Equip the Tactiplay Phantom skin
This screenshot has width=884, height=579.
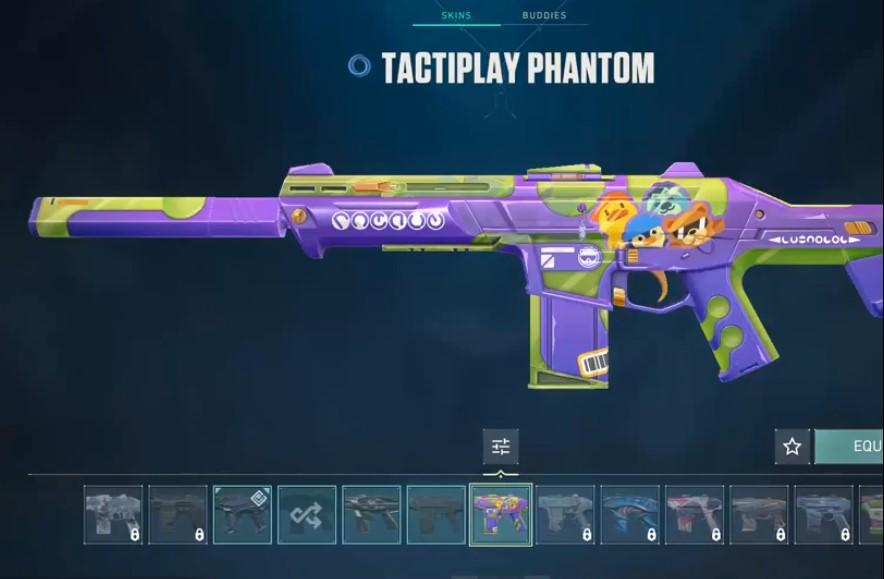(851, 447)
